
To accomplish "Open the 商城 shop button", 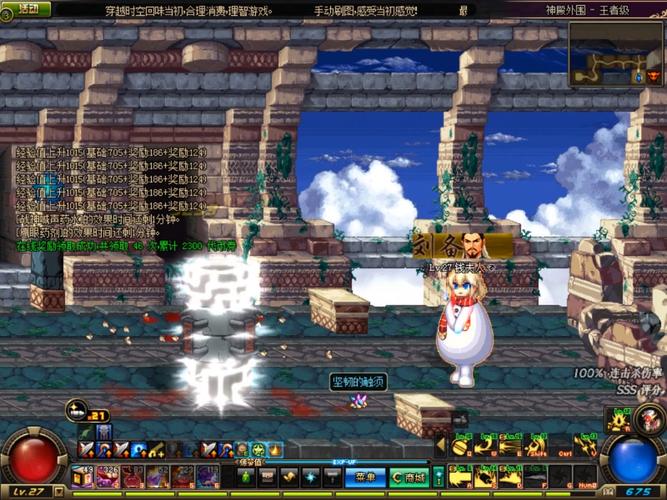I will pyautogui.click(x=407, y=478).
